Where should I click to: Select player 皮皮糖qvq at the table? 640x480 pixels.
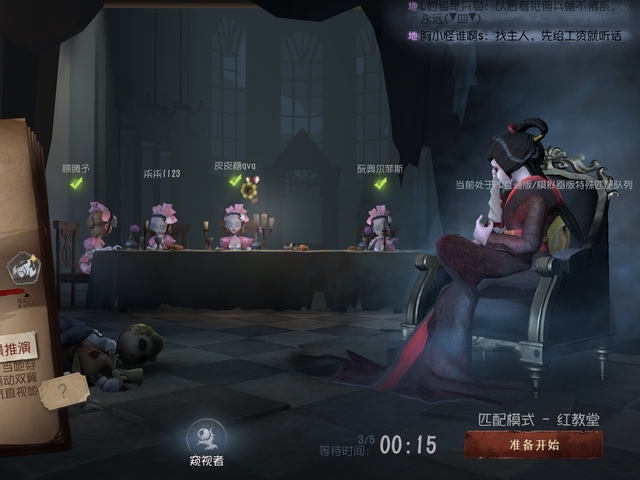point(236,226)
